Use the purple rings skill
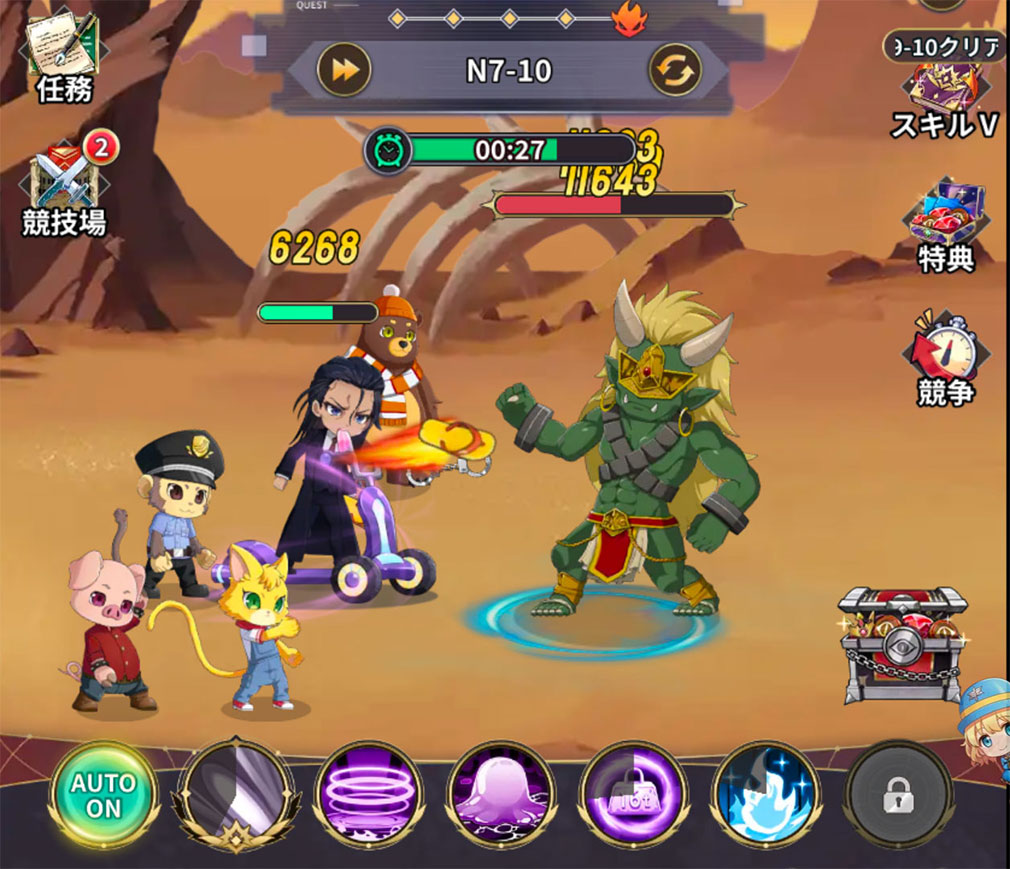 (x=369, y=796)
